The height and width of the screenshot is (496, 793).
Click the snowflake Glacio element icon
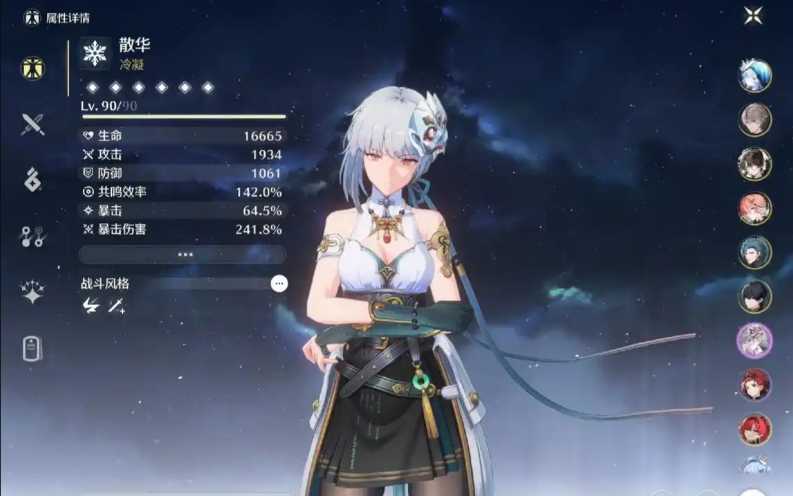95,53
